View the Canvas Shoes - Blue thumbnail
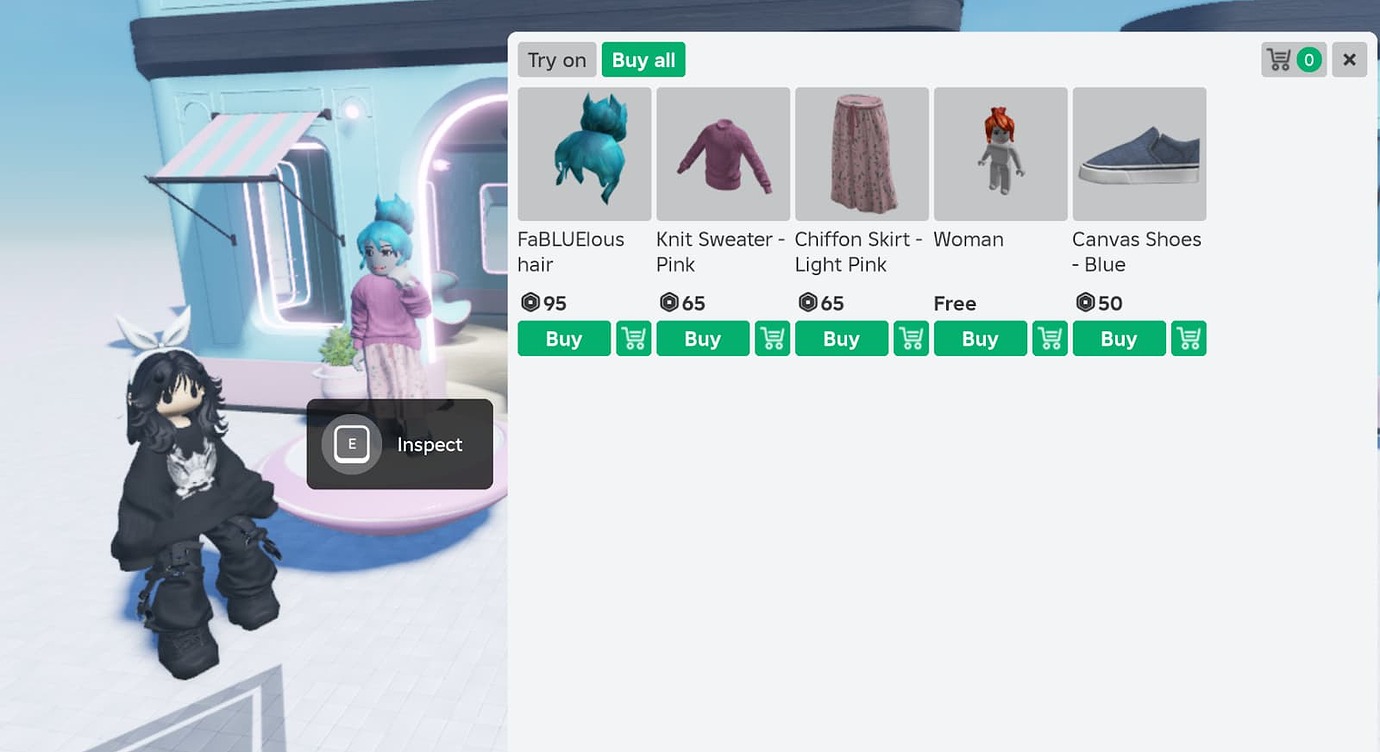 1139,154
